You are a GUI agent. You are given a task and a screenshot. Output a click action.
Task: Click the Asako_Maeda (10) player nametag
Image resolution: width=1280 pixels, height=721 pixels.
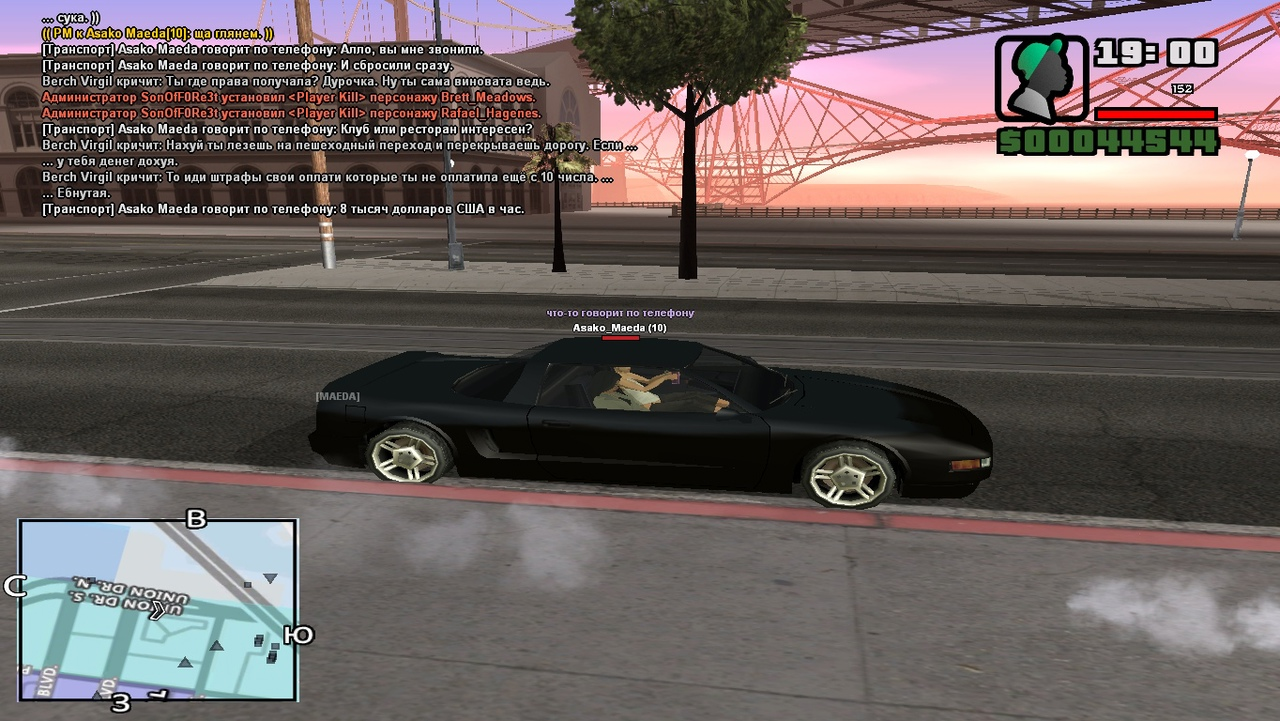click(x=619, y=328)
